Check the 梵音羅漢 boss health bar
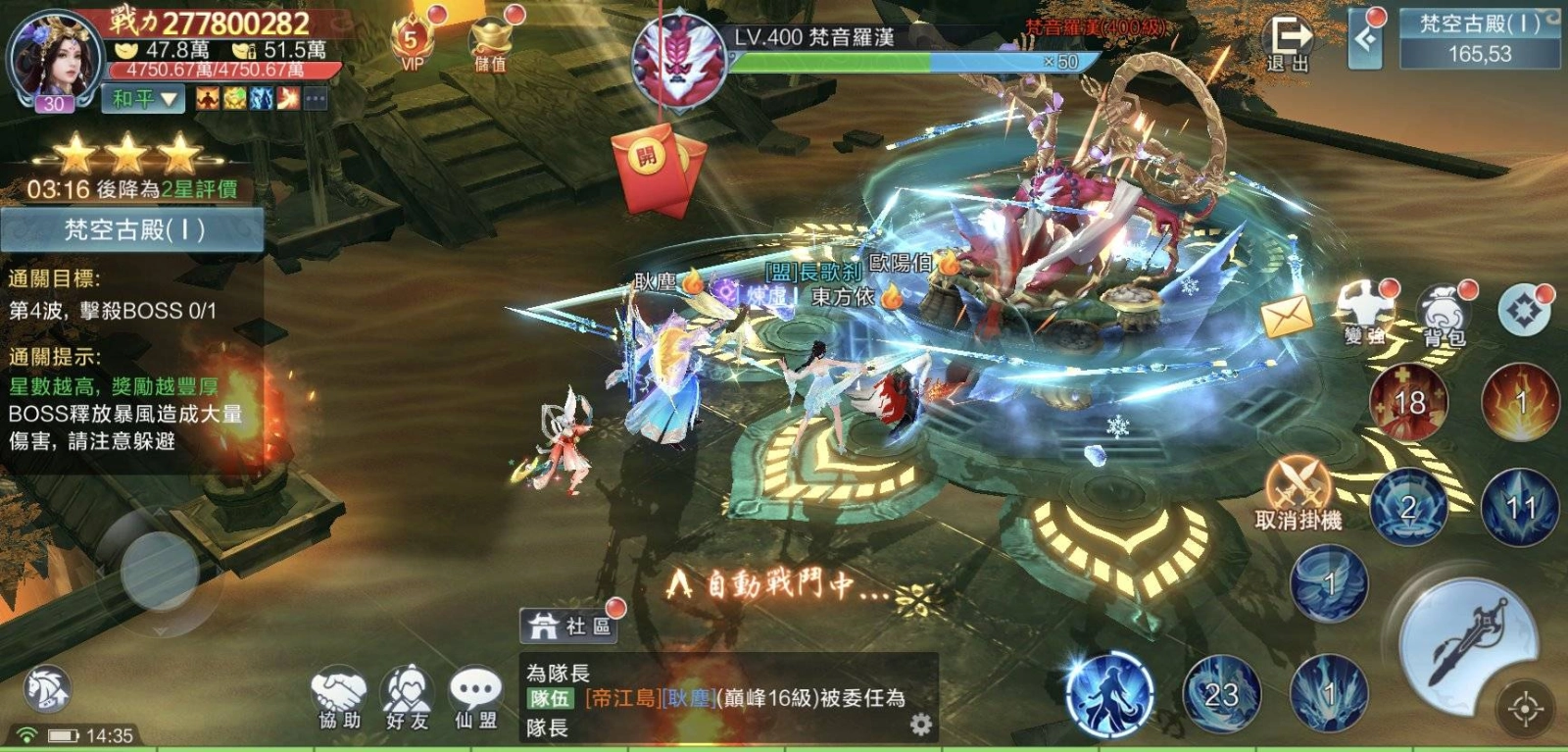The image size is (1568, 752). 911,62
